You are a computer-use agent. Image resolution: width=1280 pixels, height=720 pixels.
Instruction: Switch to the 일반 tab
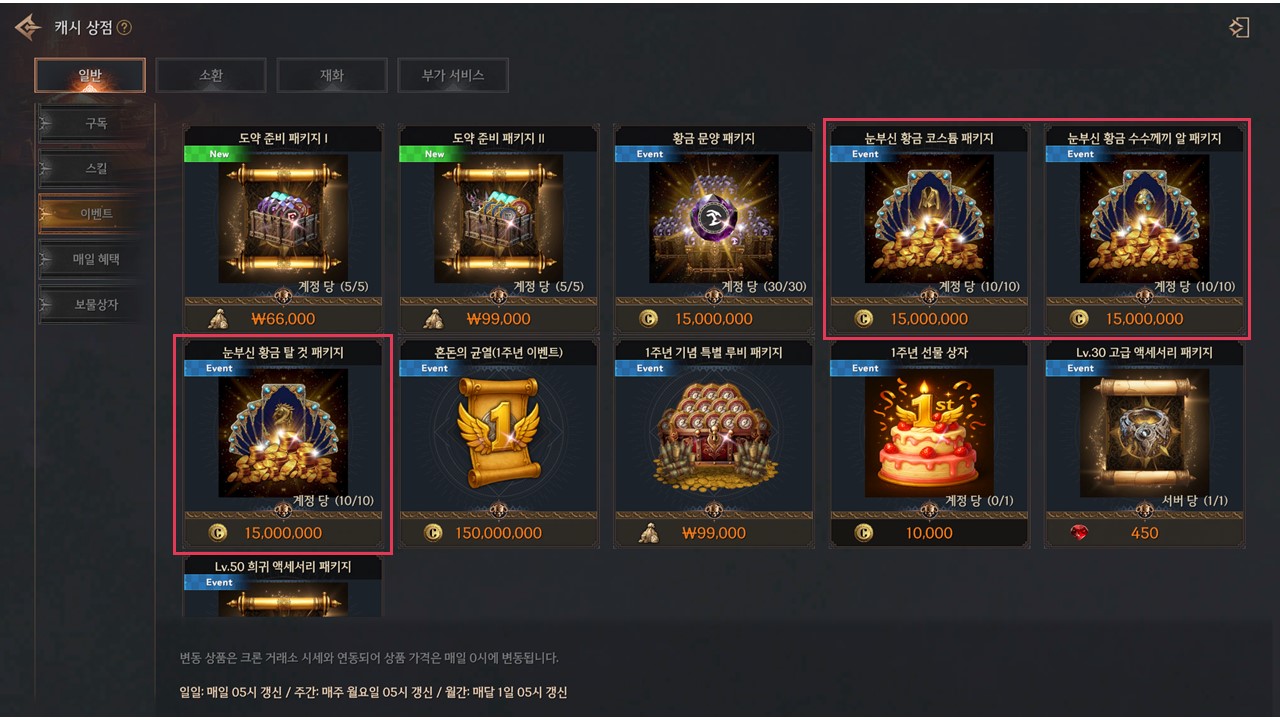pos(90,75)
